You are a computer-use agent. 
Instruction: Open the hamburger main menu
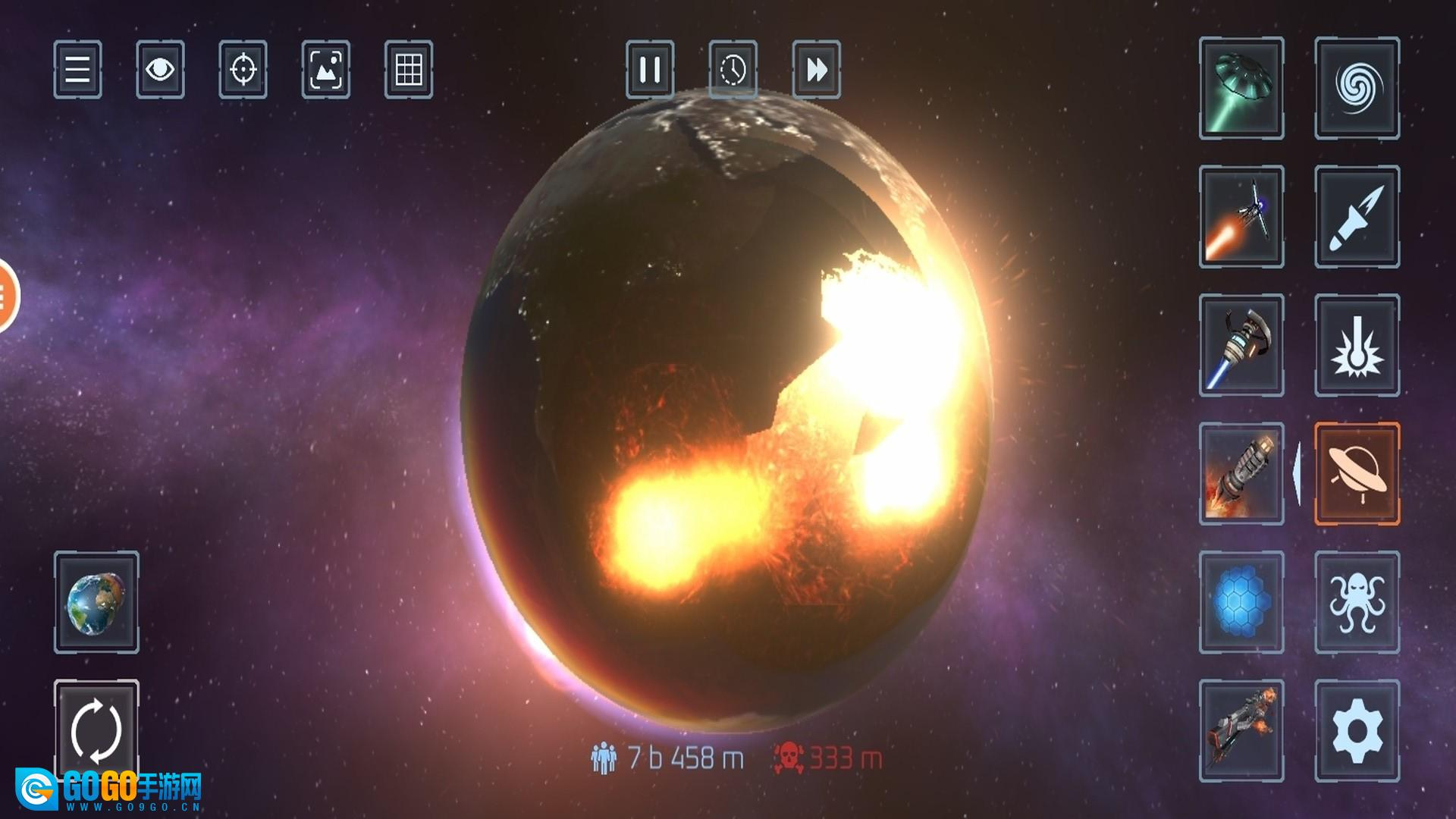pyautogui.click(x=77, y=70)
